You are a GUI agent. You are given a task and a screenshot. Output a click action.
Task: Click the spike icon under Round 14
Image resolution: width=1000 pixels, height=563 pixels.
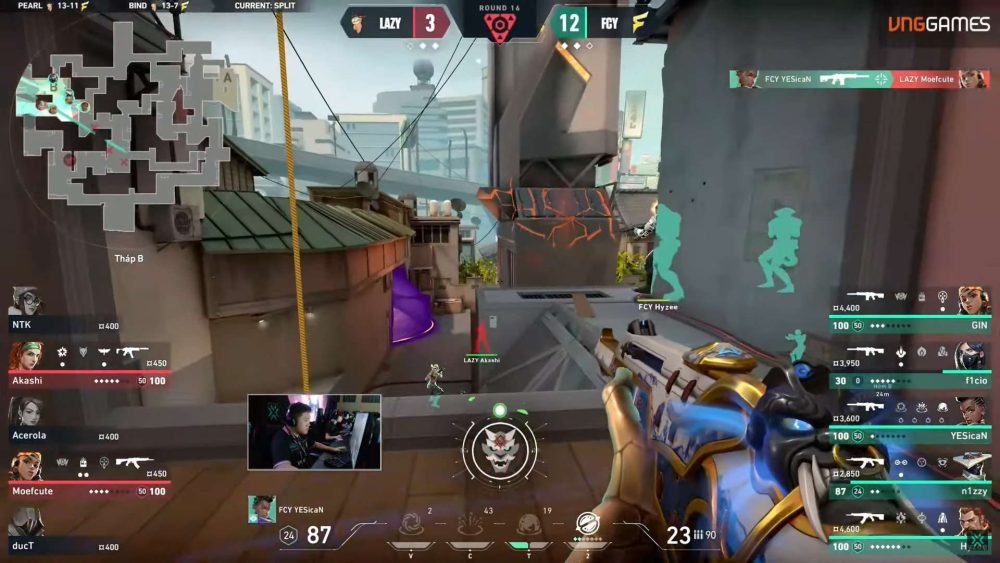498,27
